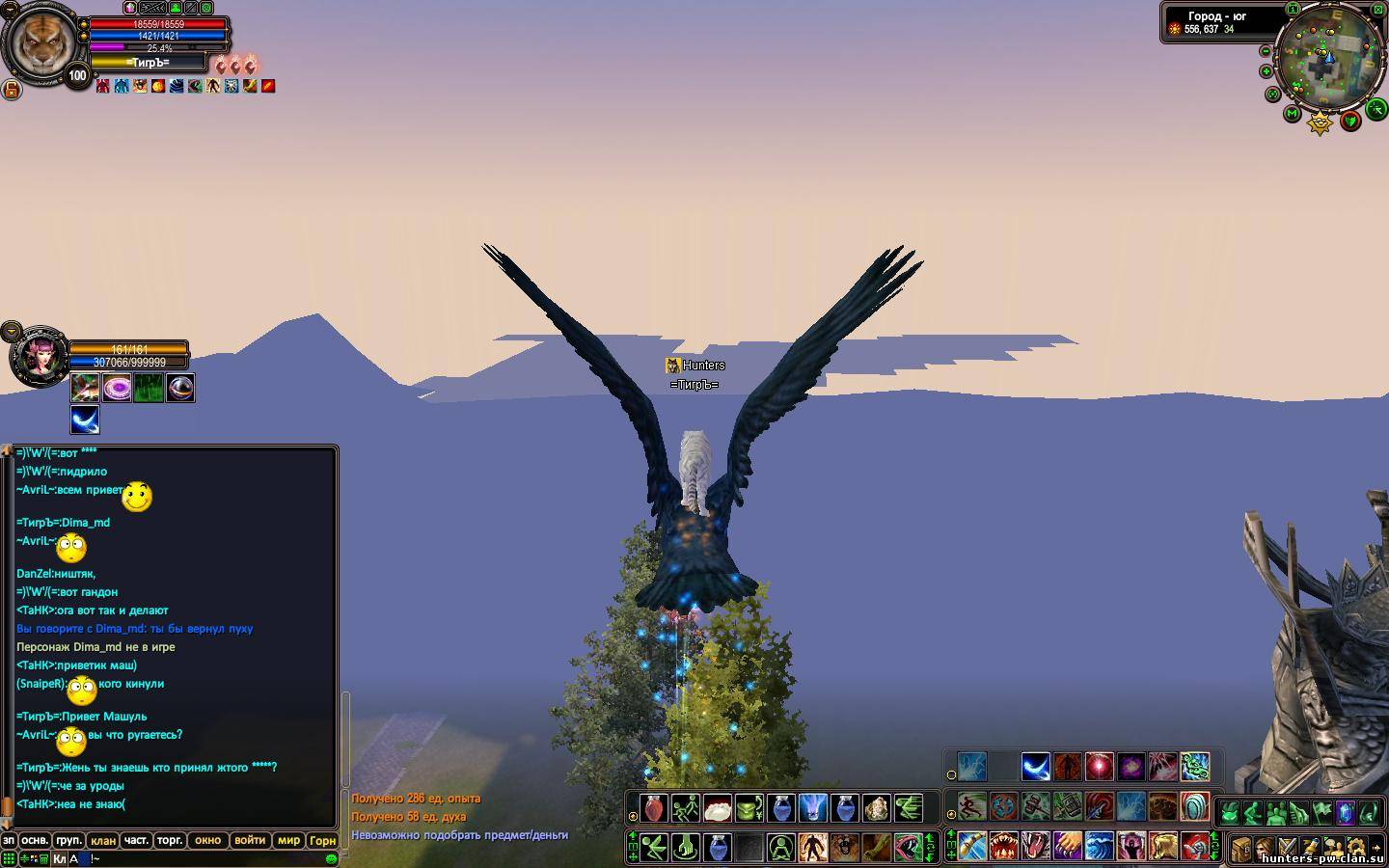The image size is (1389, 868).
Task: Switch to the 'клан' chat tab
Action: click(x=103, y=841)
